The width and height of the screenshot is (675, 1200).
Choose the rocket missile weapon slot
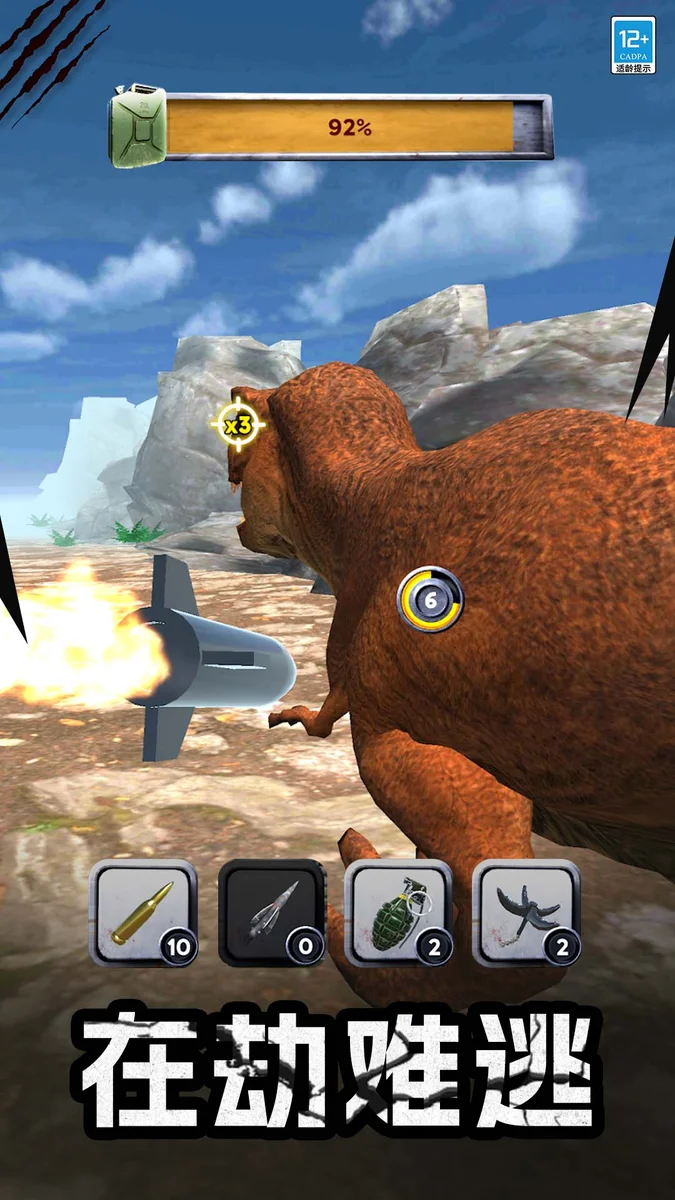(x=271, y=912)
